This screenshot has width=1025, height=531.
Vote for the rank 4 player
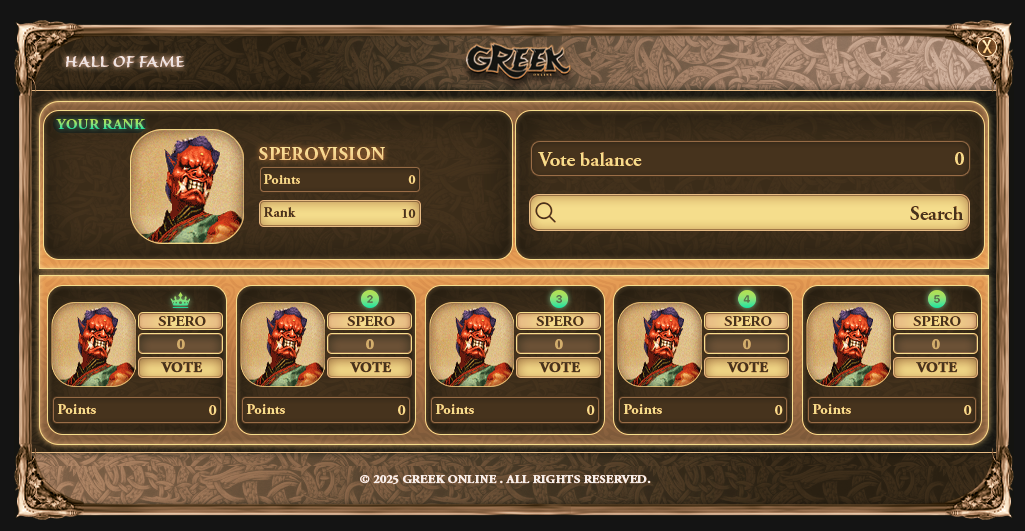(x=747, y=367)
